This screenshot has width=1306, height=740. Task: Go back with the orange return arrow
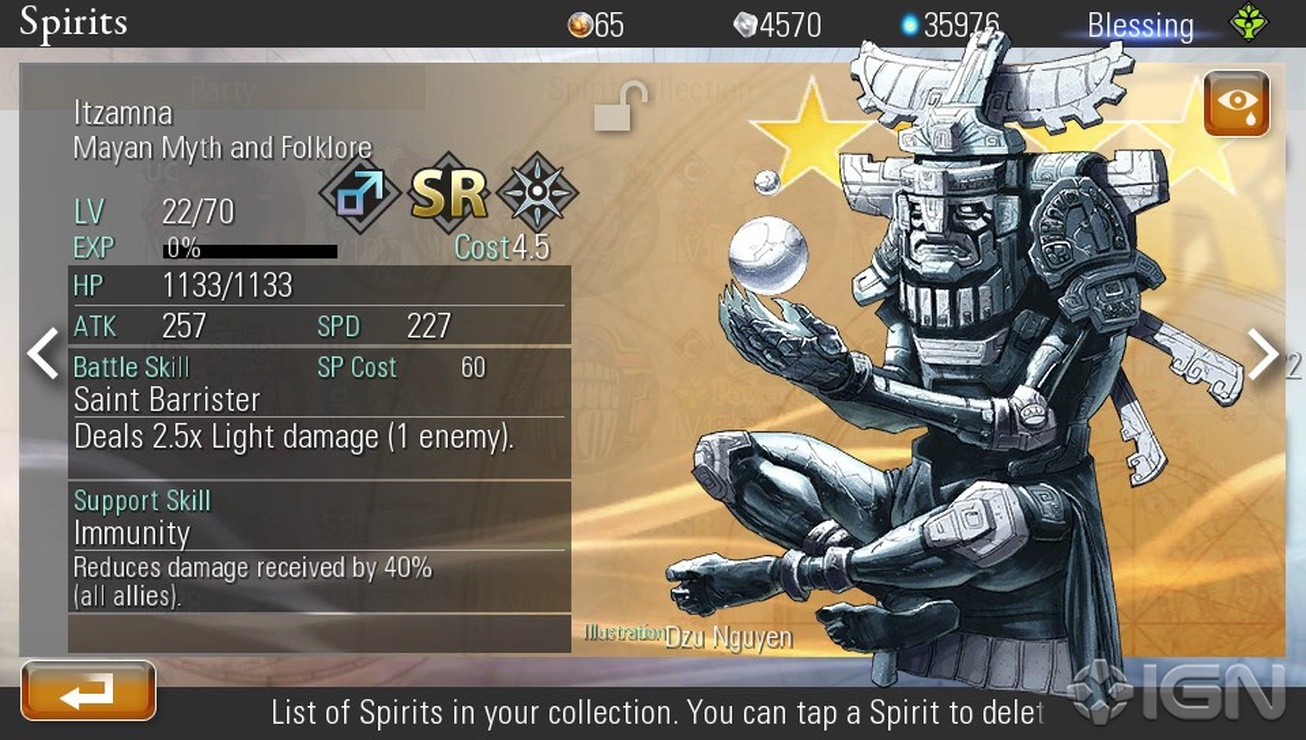tap(88, 691)
